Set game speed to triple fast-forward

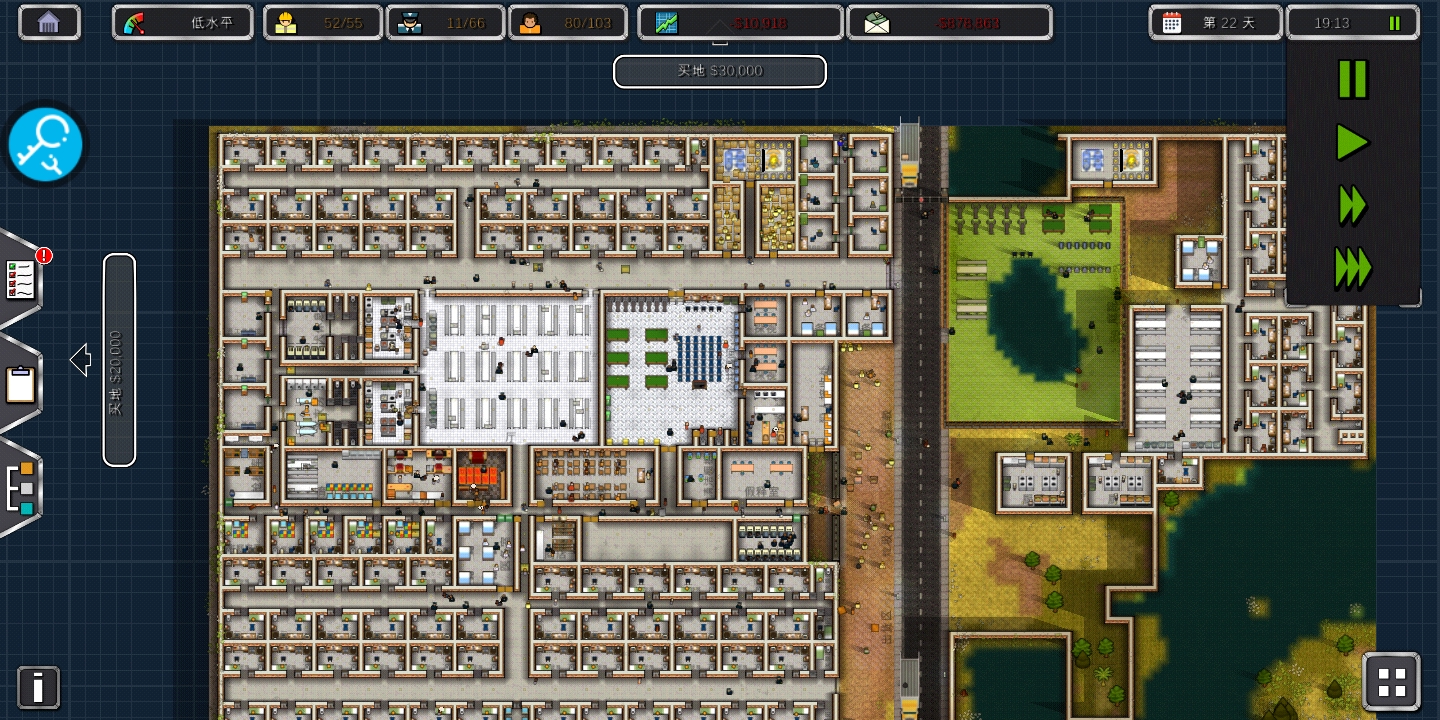coord(1352,269)
